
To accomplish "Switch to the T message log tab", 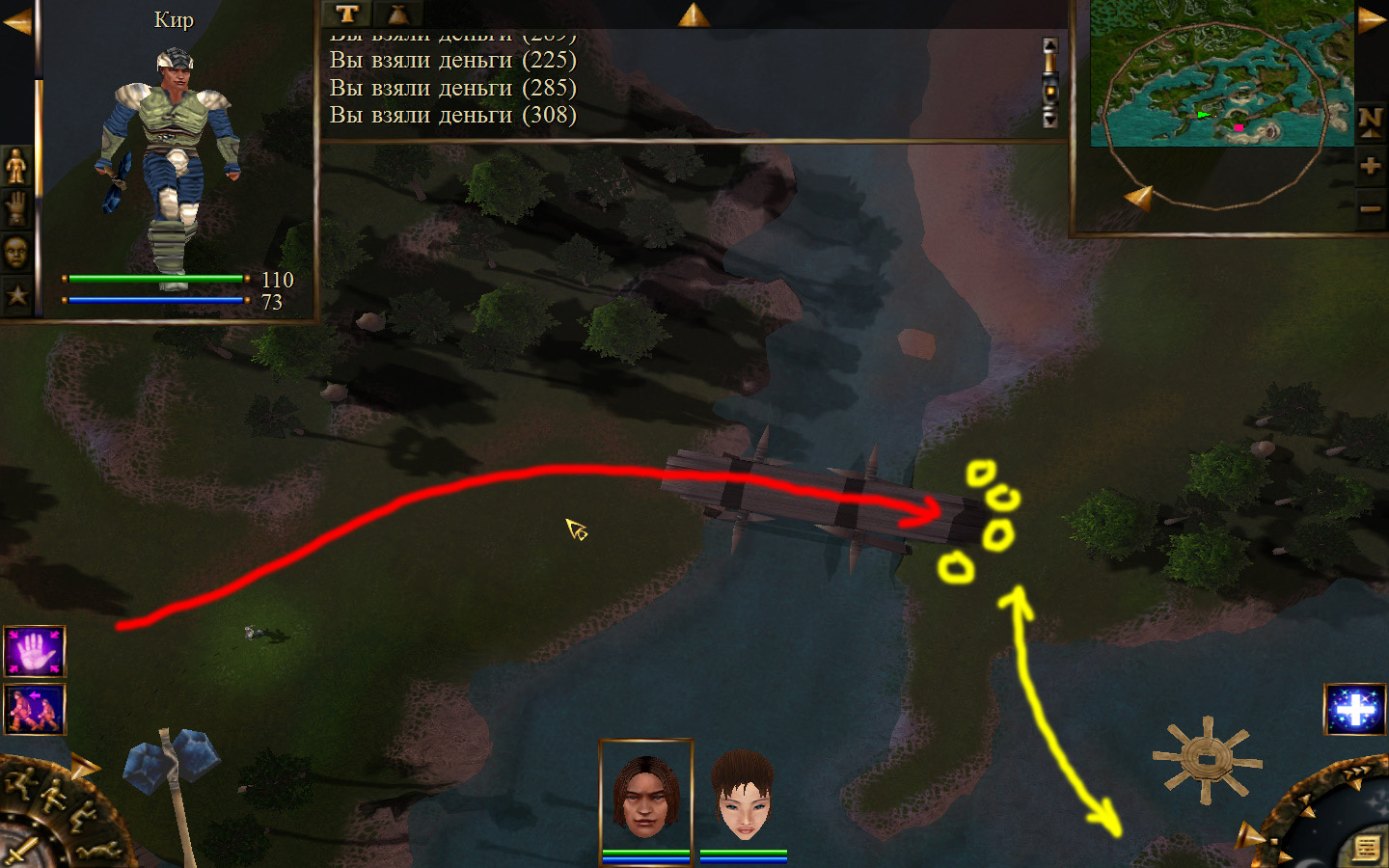I will click(x=347, y=14).
